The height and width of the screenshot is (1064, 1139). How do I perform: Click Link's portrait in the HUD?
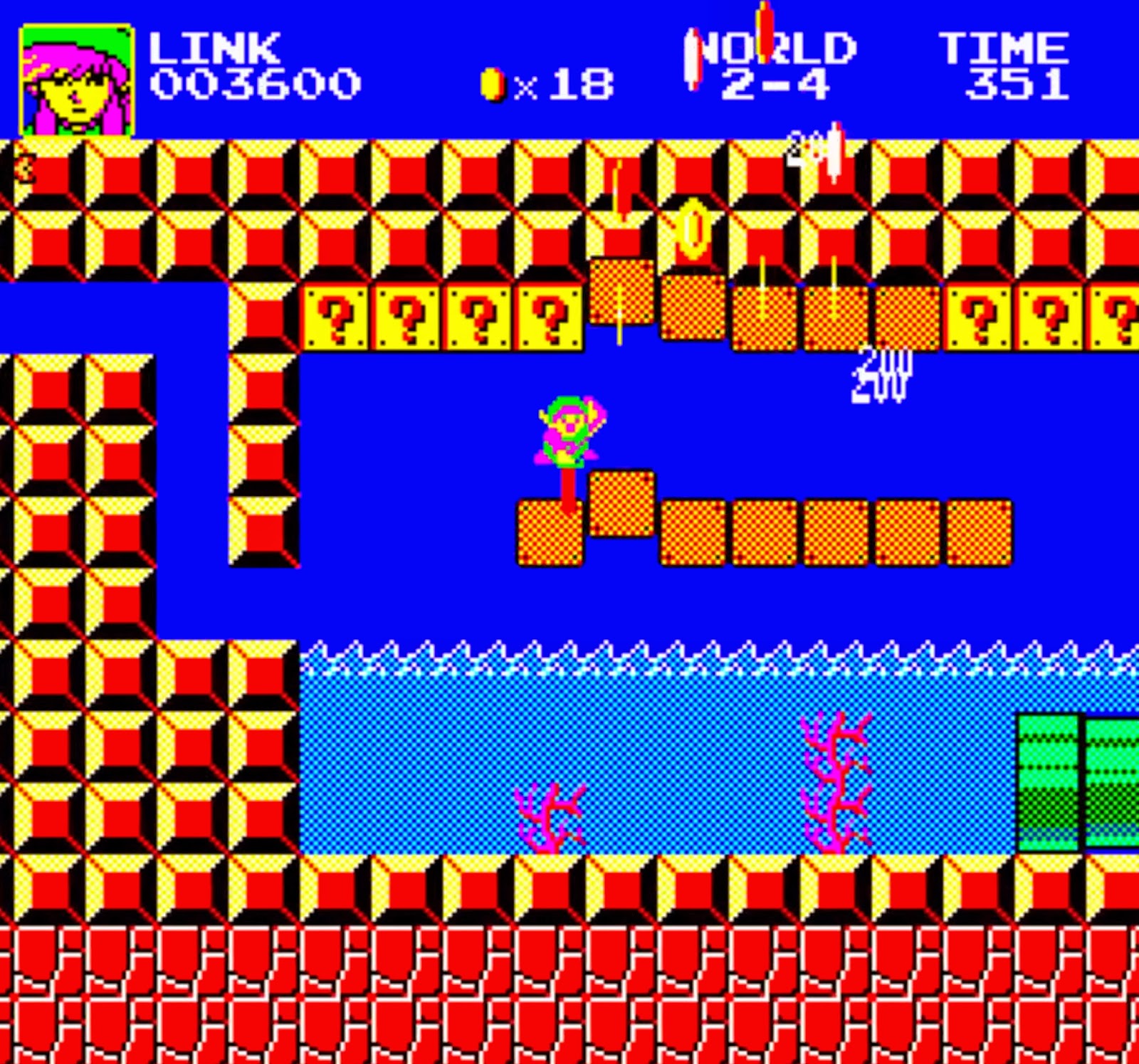75,75
